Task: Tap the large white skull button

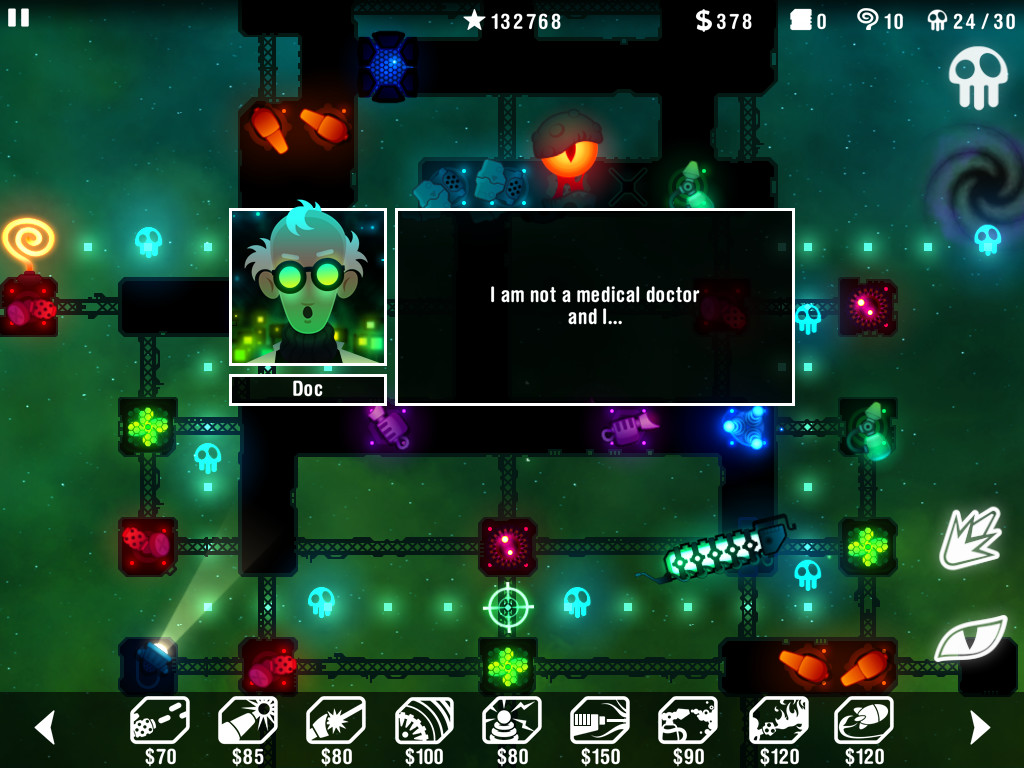Action: tap(977, 76)
